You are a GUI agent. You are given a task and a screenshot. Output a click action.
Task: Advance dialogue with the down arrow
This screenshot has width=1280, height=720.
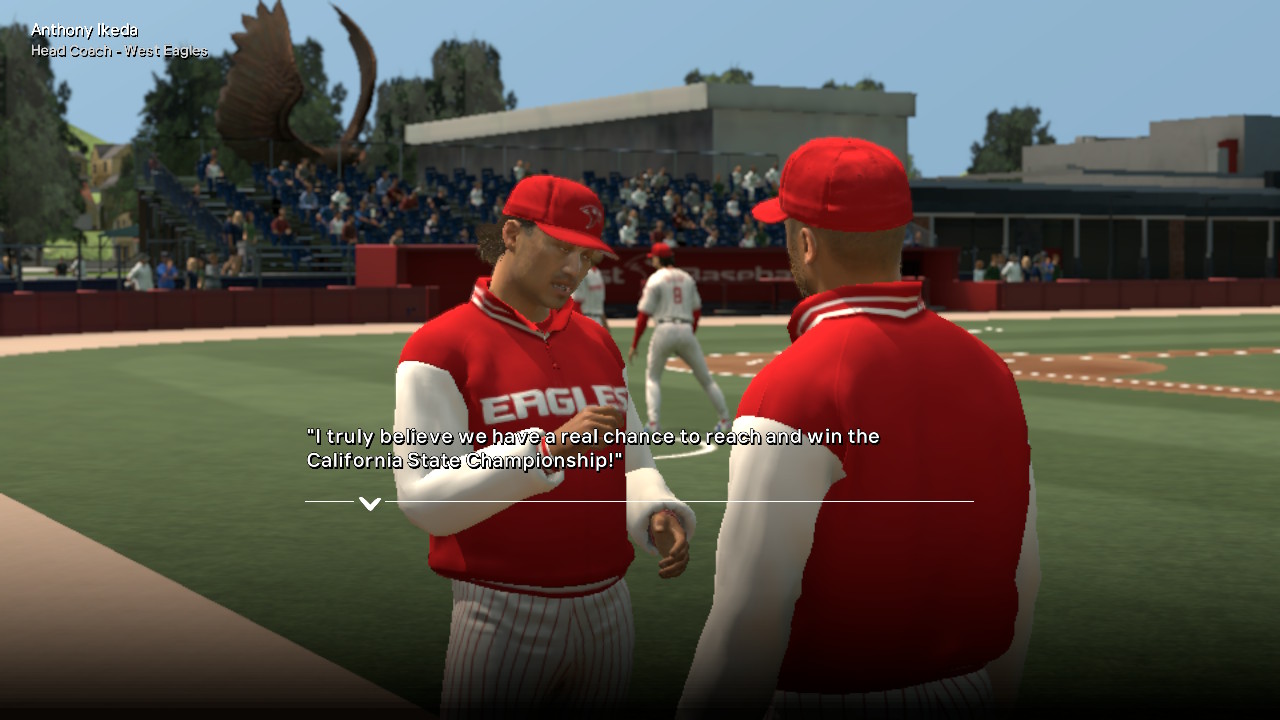click(x=370, y=503)
